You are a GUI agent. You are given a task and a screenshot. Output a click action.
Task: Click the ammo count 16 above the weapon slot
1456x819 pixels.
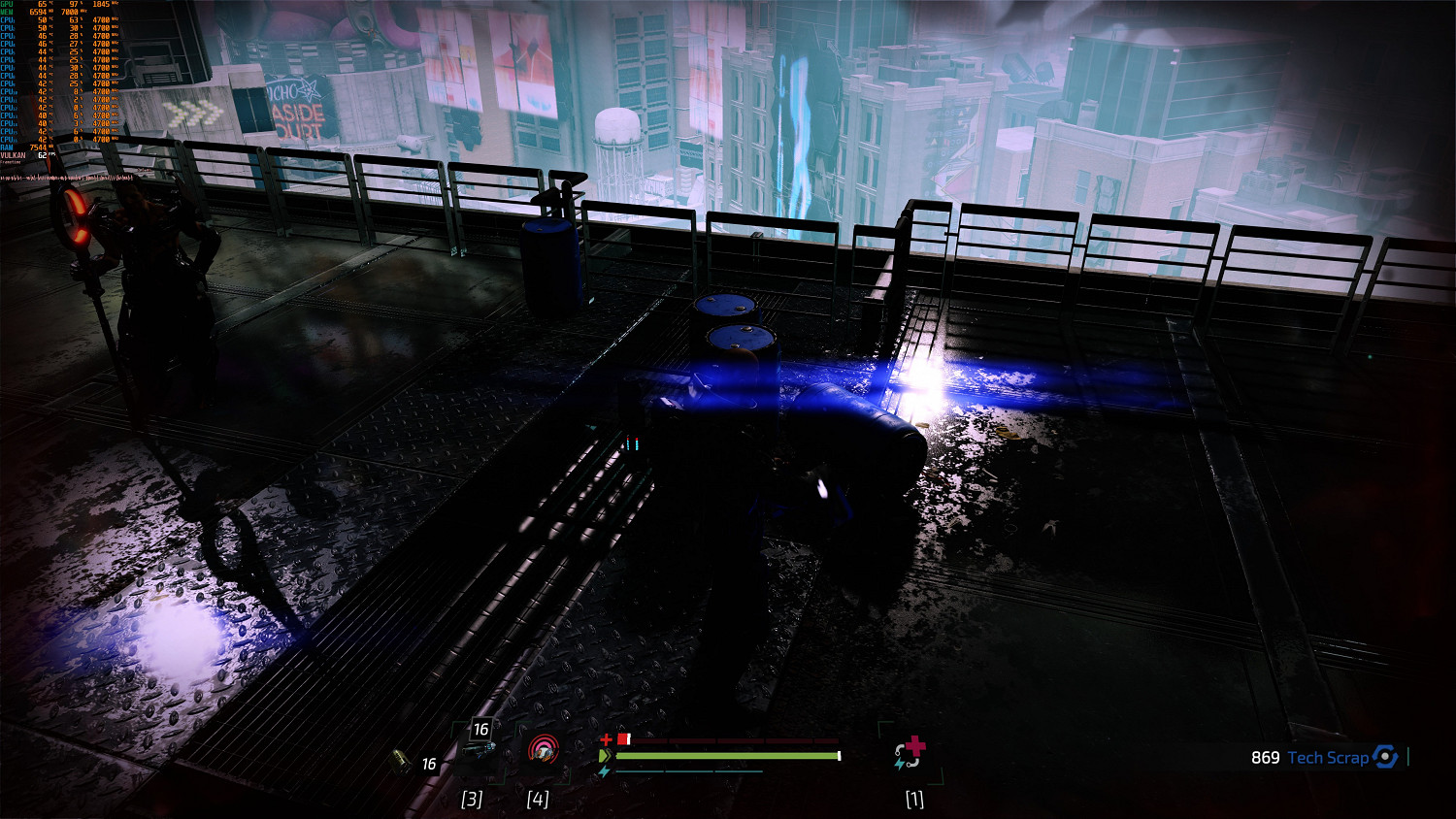[x=480, y=730]
